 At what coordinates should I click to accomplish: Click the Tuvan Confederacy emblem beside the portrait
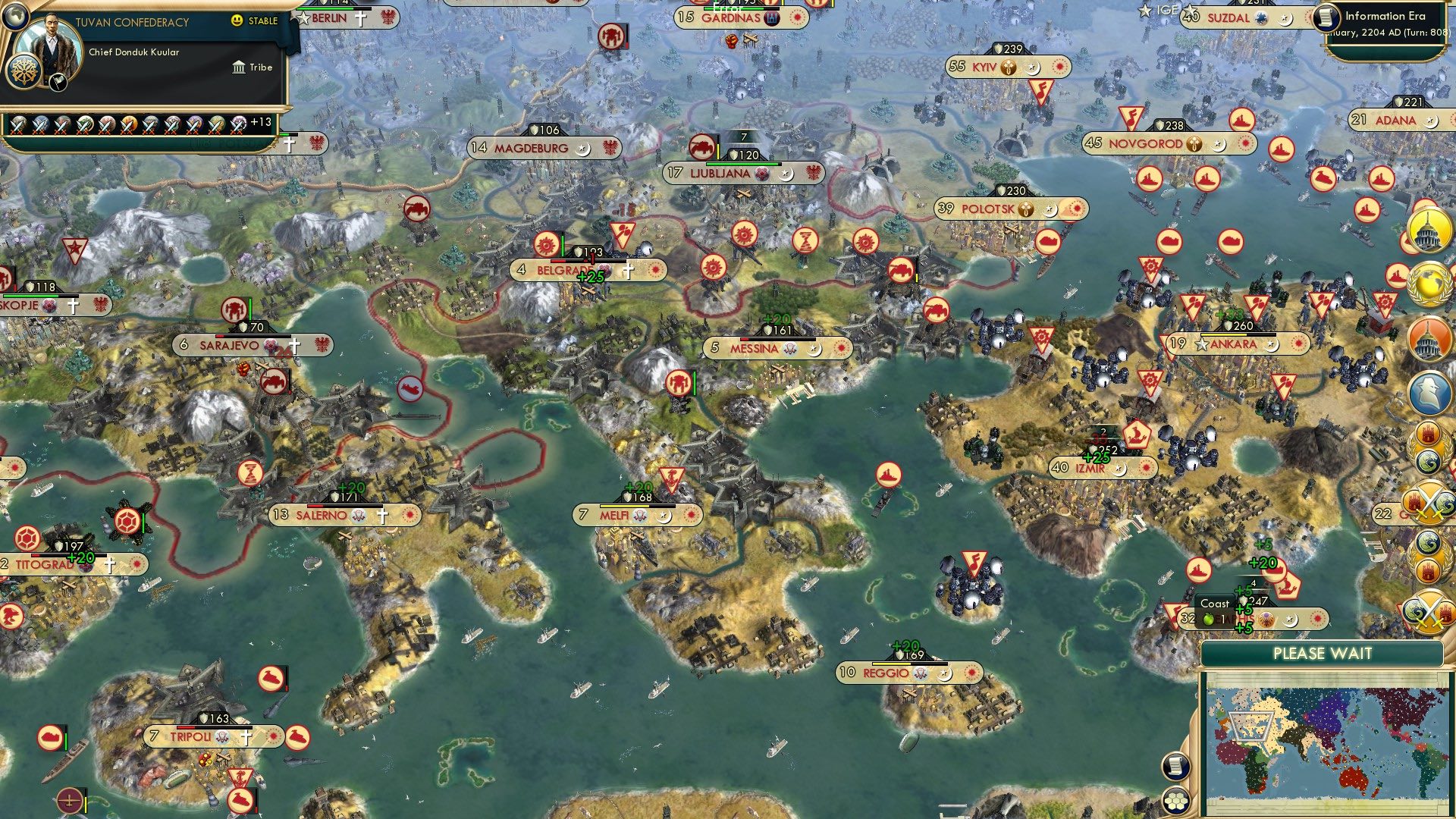point(24,72)
